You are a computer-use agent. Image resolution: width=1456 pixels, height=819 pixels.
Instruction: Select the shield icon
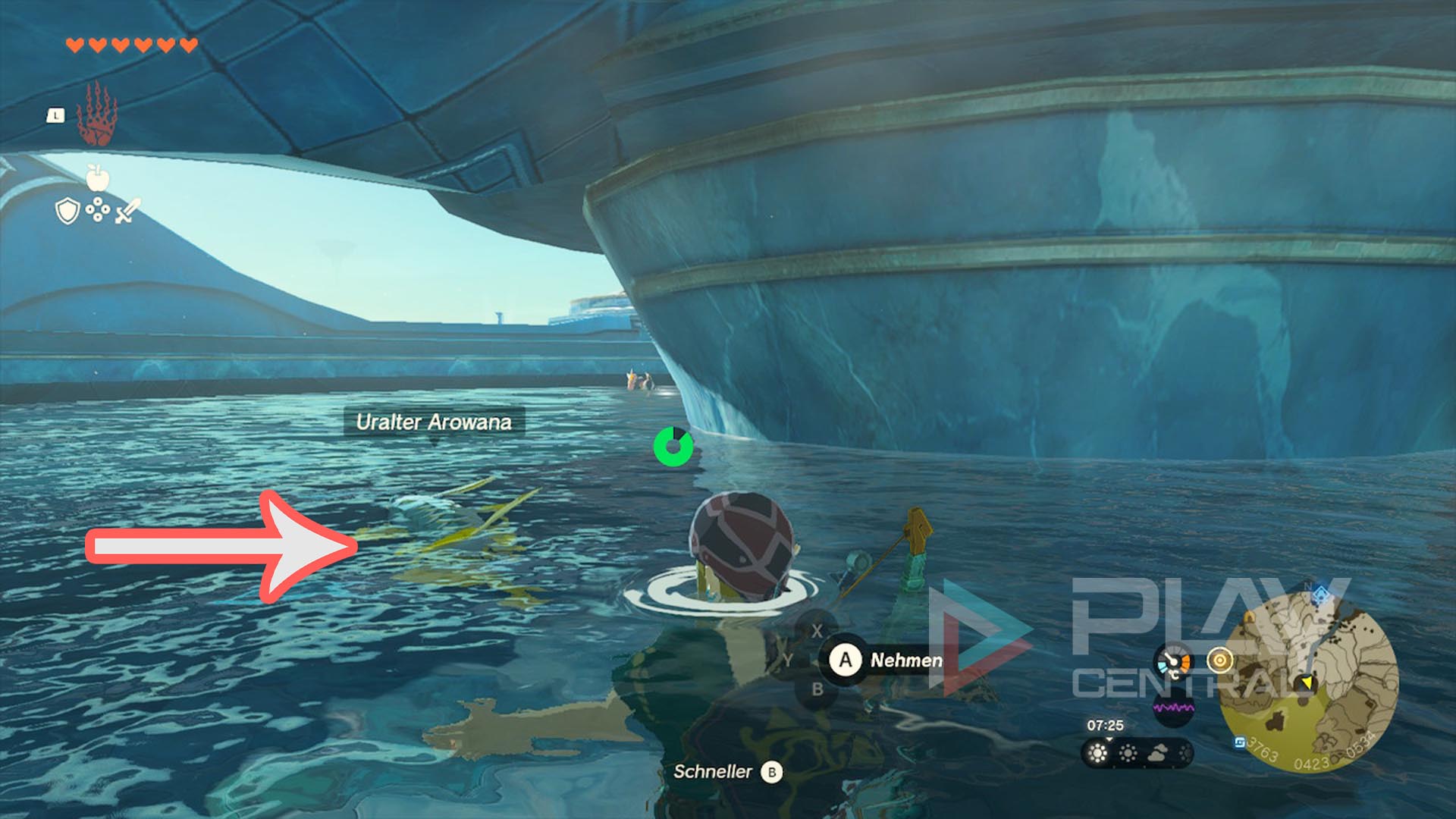(68, 212)
